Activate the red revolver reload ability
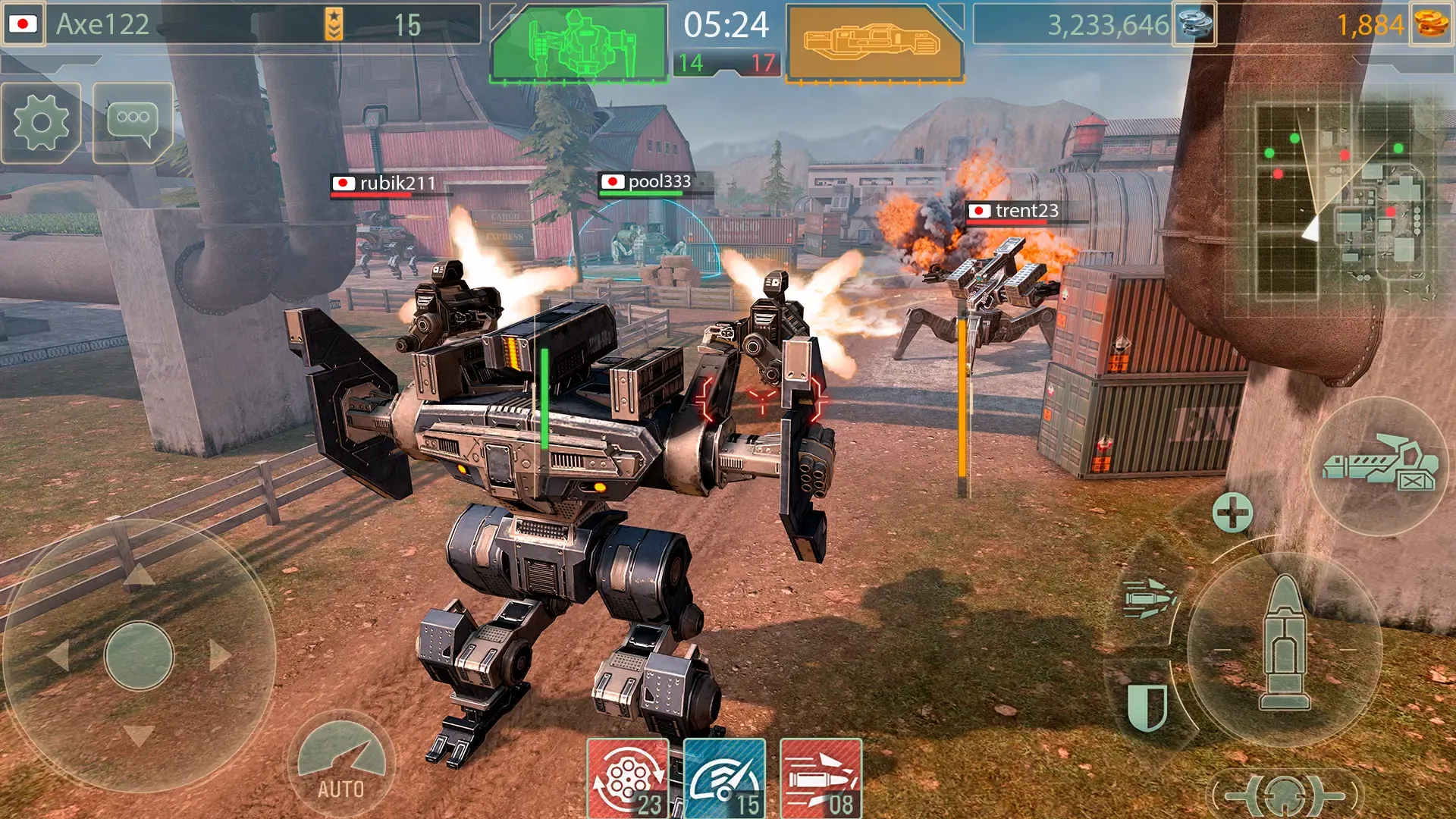The height and width of the screenshot is (819, 1456). 628,779
